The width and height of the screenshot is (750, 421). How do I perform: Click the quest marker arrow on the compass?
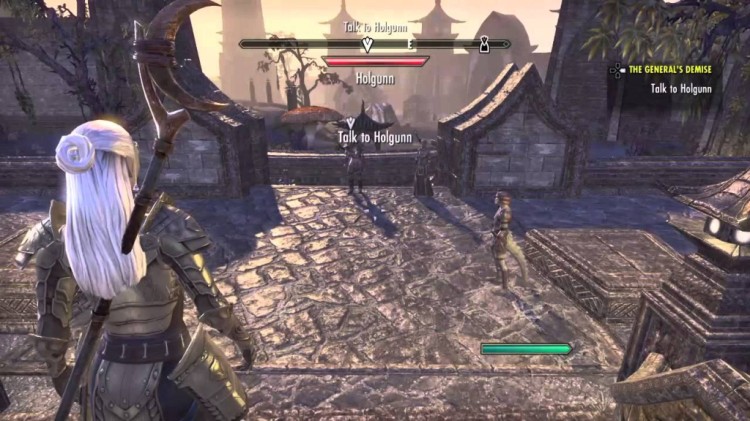pyautogui.click(x=367, y=44)
